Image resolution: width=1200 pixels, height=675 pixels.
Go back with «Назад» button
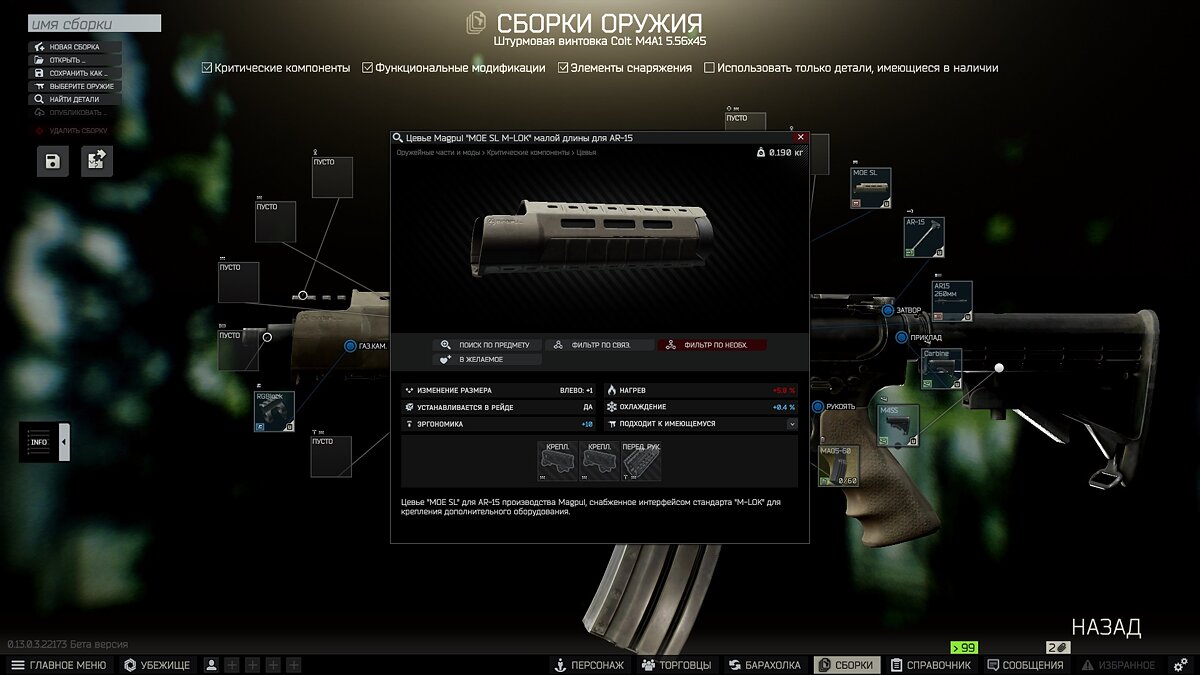(x=1106, y=627)
